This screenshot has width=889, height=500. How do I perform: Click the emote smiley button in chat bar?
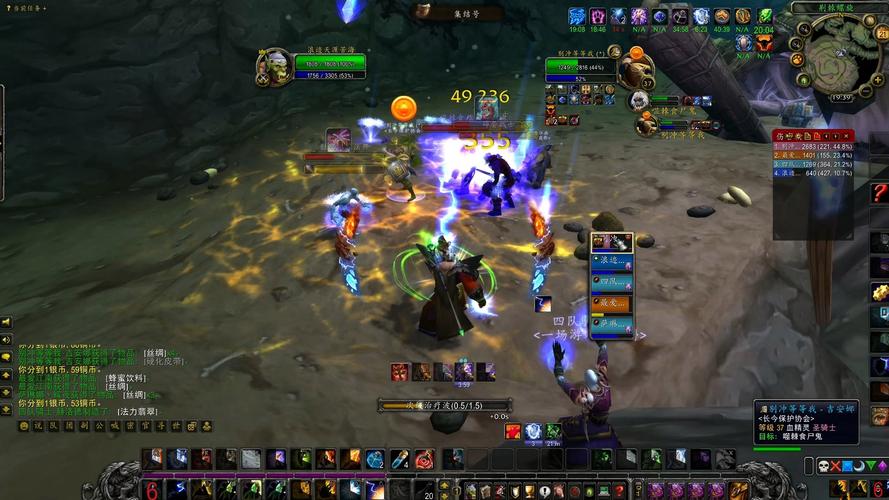23,426
